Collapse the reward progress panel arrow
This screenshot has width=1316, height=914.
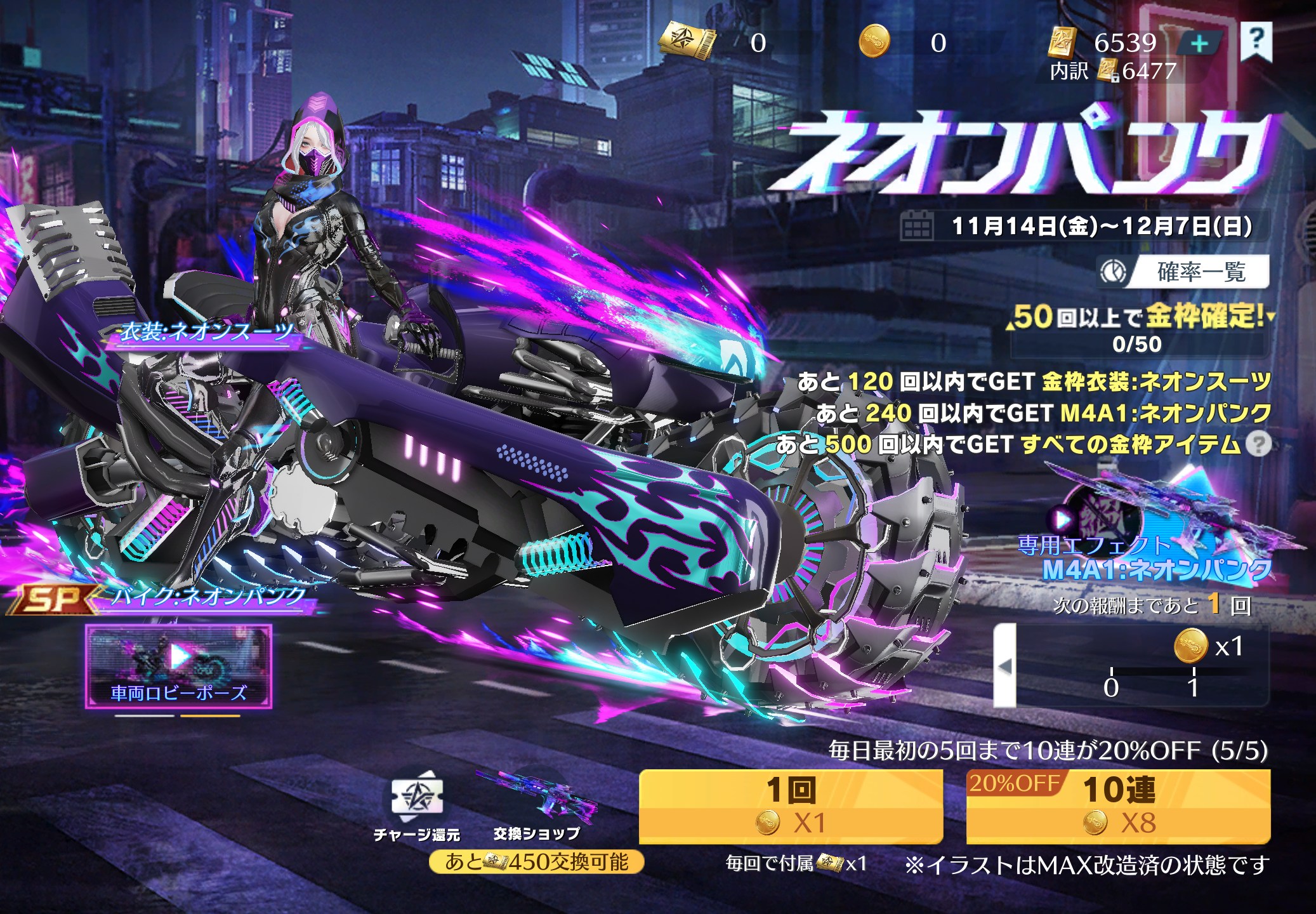pos(1004,666)
